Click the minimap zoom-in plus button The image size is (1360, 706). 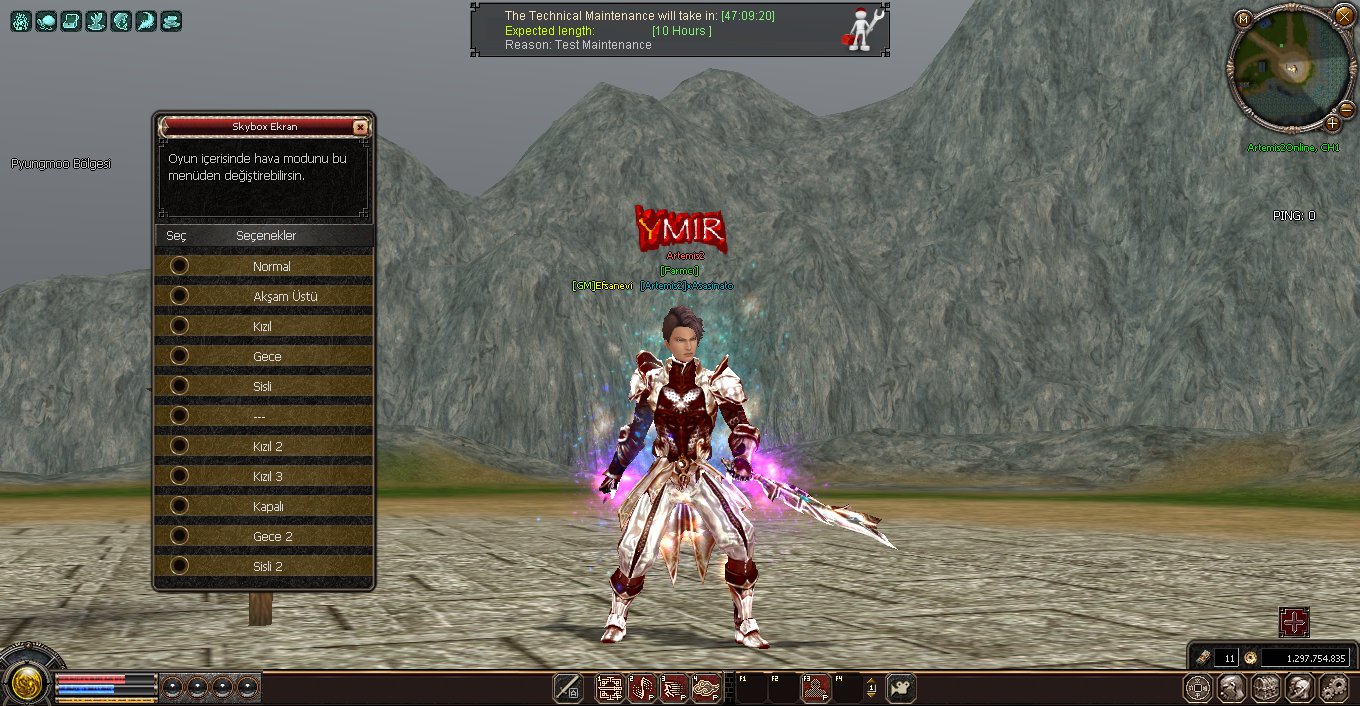[x=1332, y=123]
